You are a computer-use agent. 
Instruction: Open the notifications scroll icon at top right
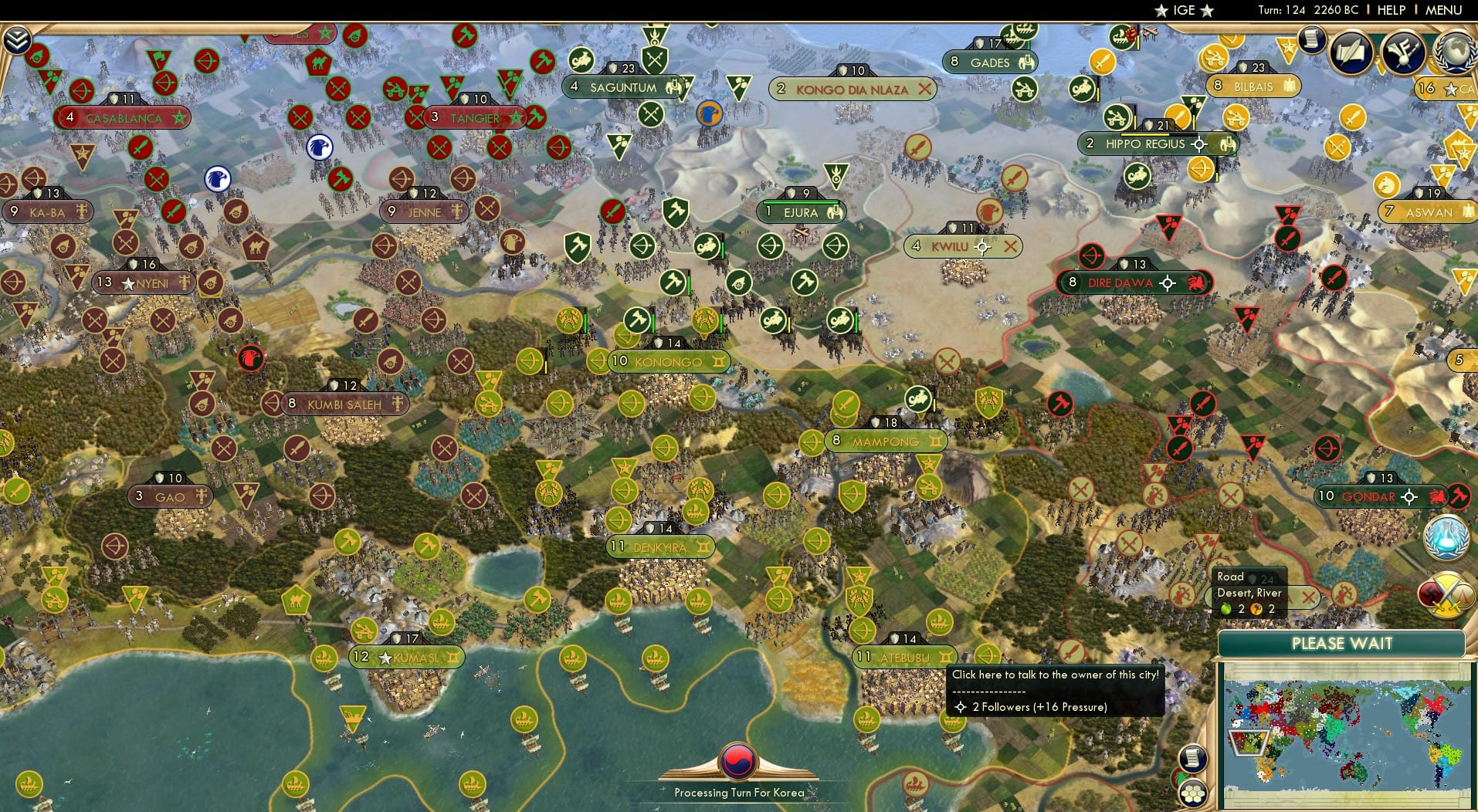[1310, 40]
